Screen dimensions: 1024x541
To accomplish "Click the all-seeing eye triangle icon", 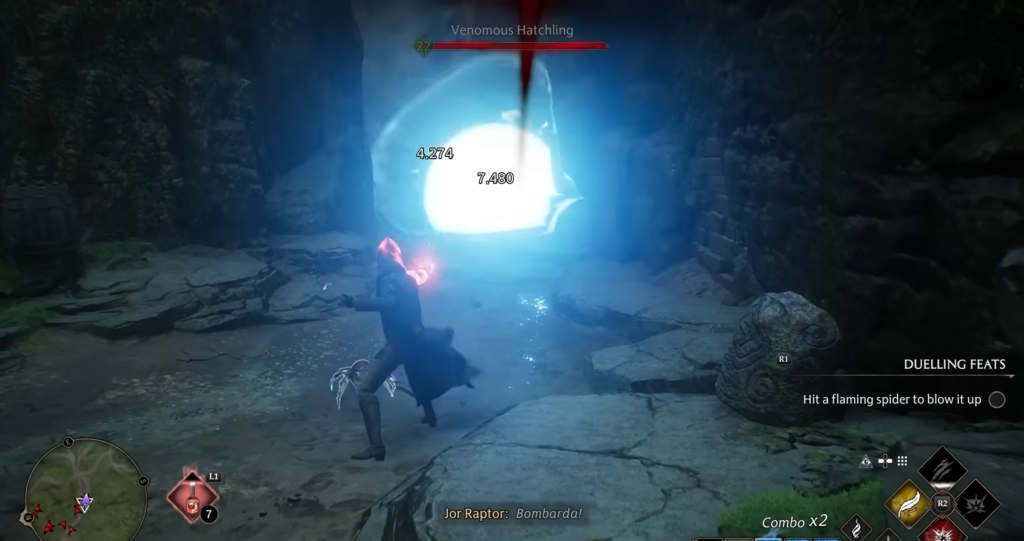I will (x=866, y=461).
